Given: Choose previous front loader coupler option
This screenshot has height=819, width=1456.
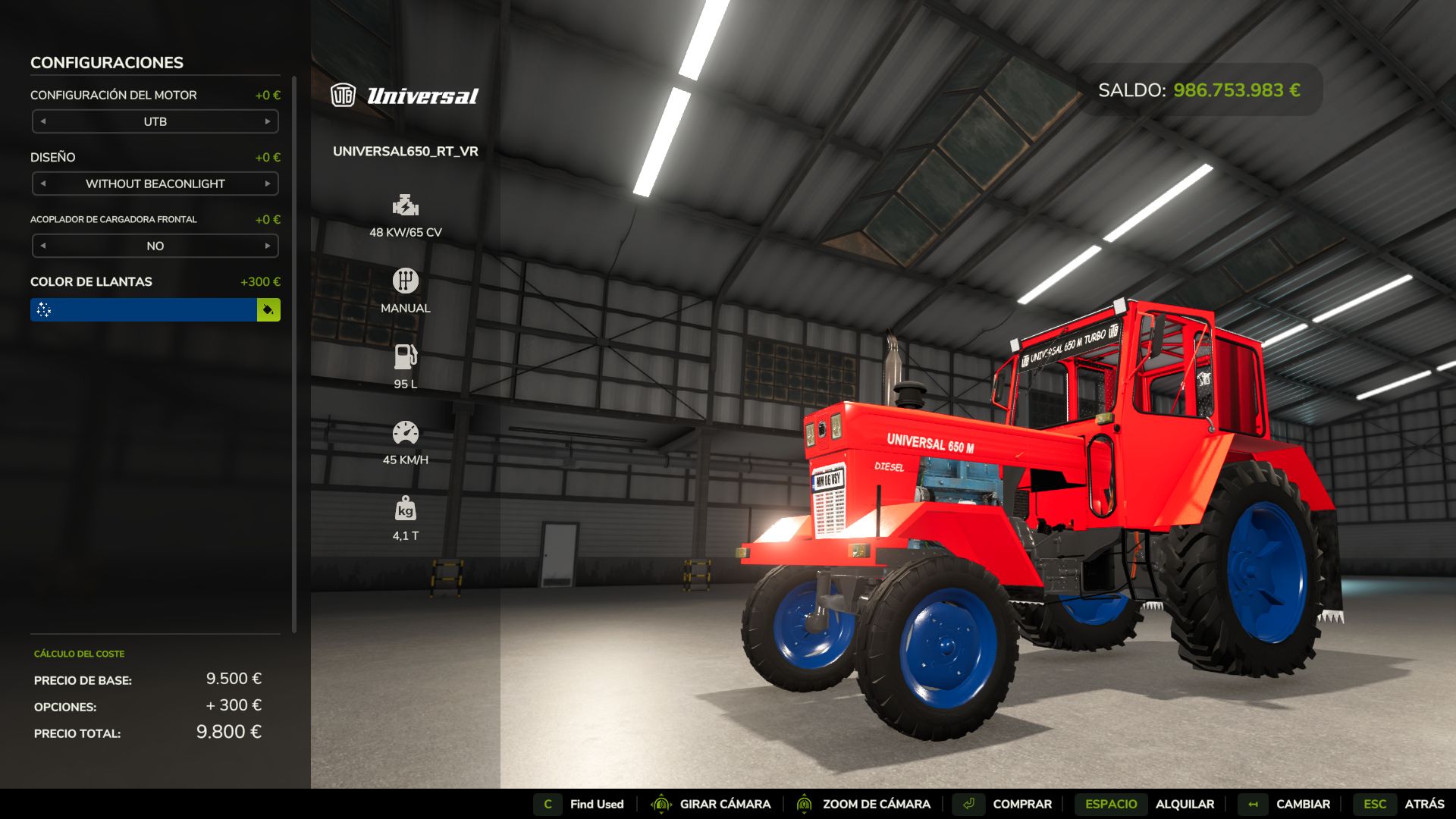Looking at the screenshot, I should point(43,246).
